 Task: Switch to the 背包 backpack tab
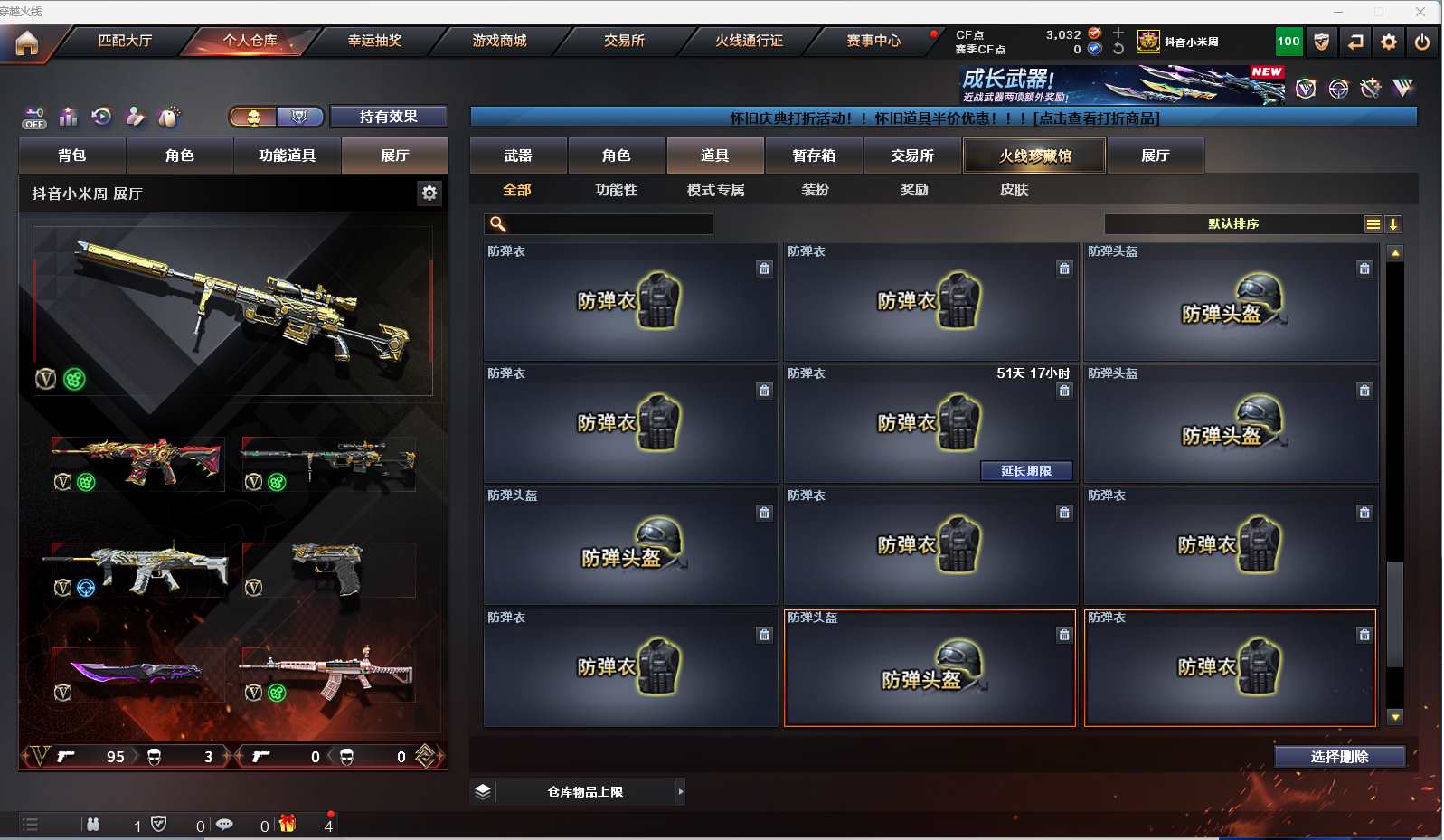tap(71, 156)
